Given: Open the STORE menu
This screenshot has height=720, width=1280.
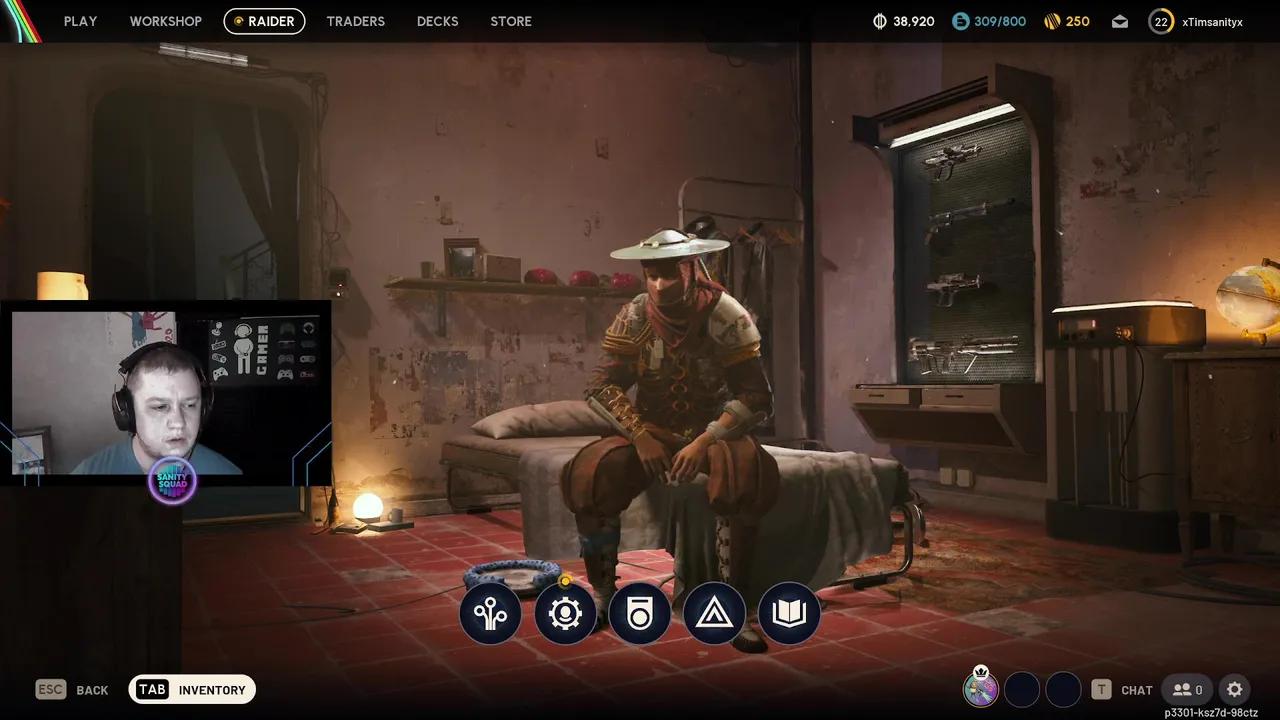Looking at the screenshot, I should (x=511, y=21).
